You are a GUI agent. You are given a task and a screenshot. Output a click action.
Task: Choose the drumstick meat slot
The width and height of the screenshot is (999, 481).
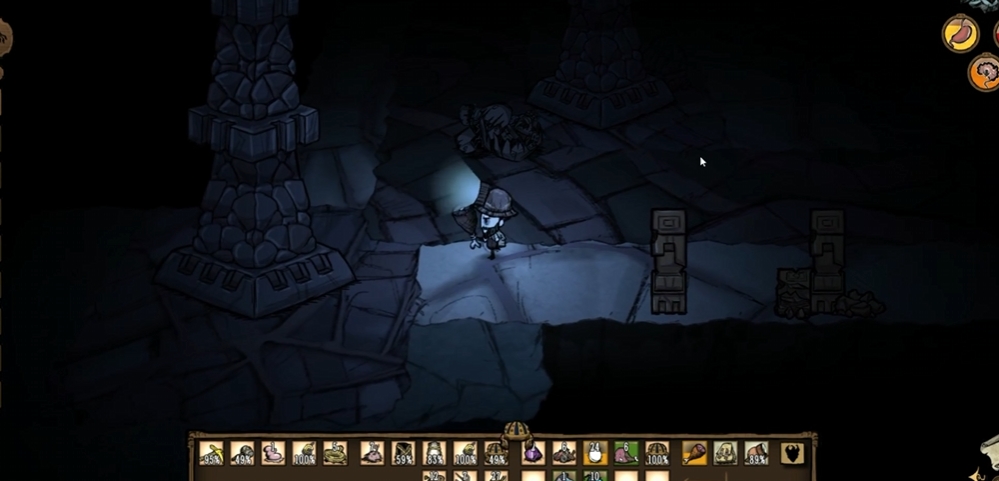[694, 453]
